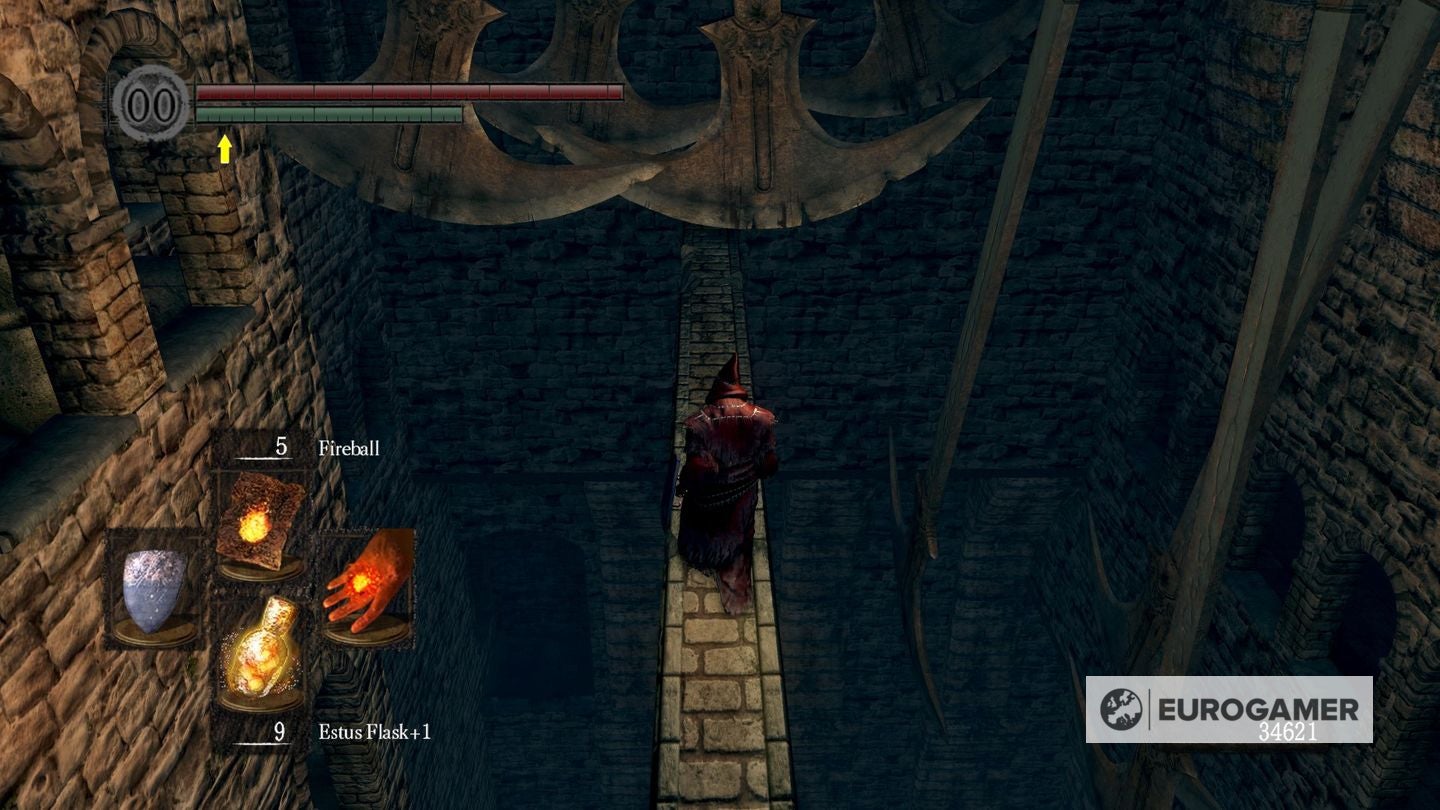The image size is (1440, 810).
Task: Click the green stamina bar
Action: [x=330, y=115]
